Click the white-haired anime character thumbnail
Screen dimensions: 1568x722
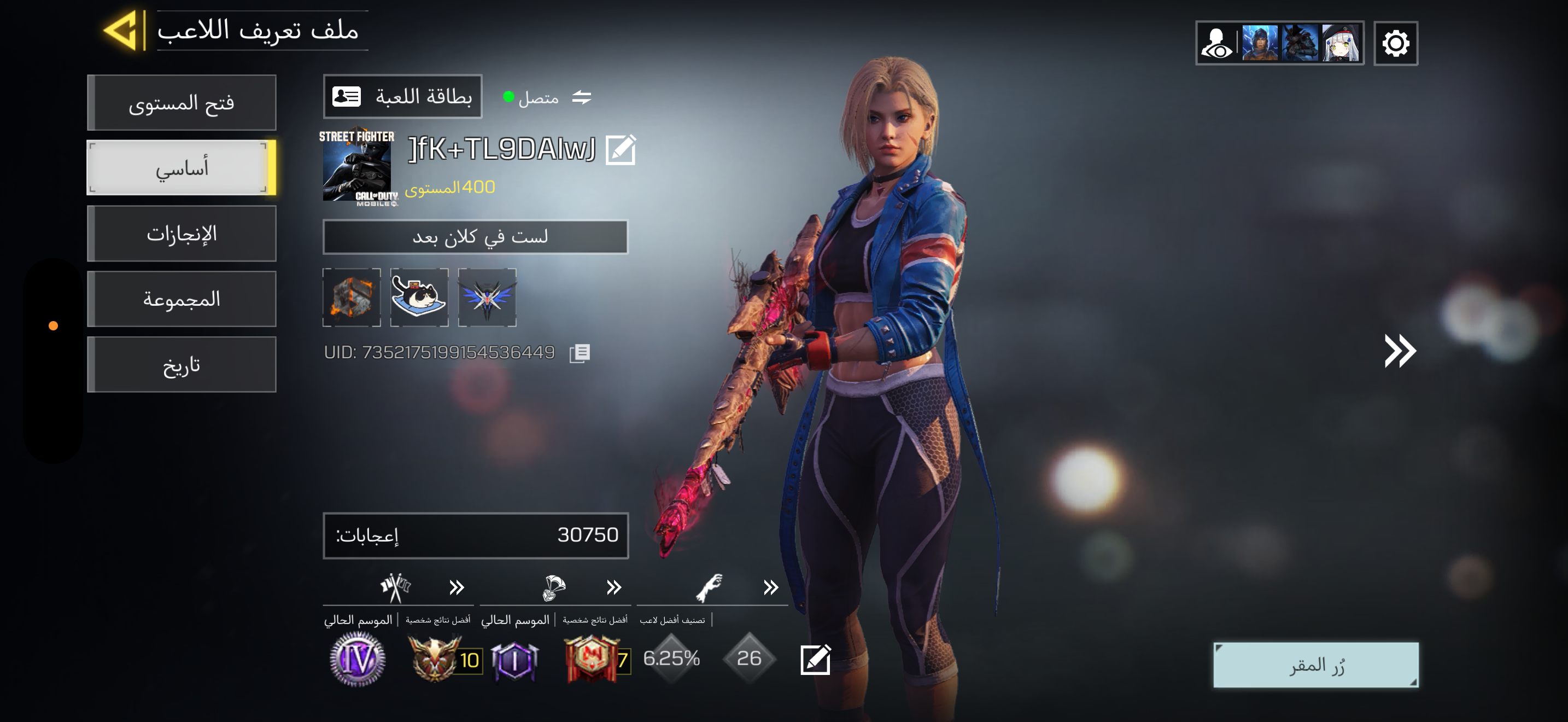(x=1341, y=43)
